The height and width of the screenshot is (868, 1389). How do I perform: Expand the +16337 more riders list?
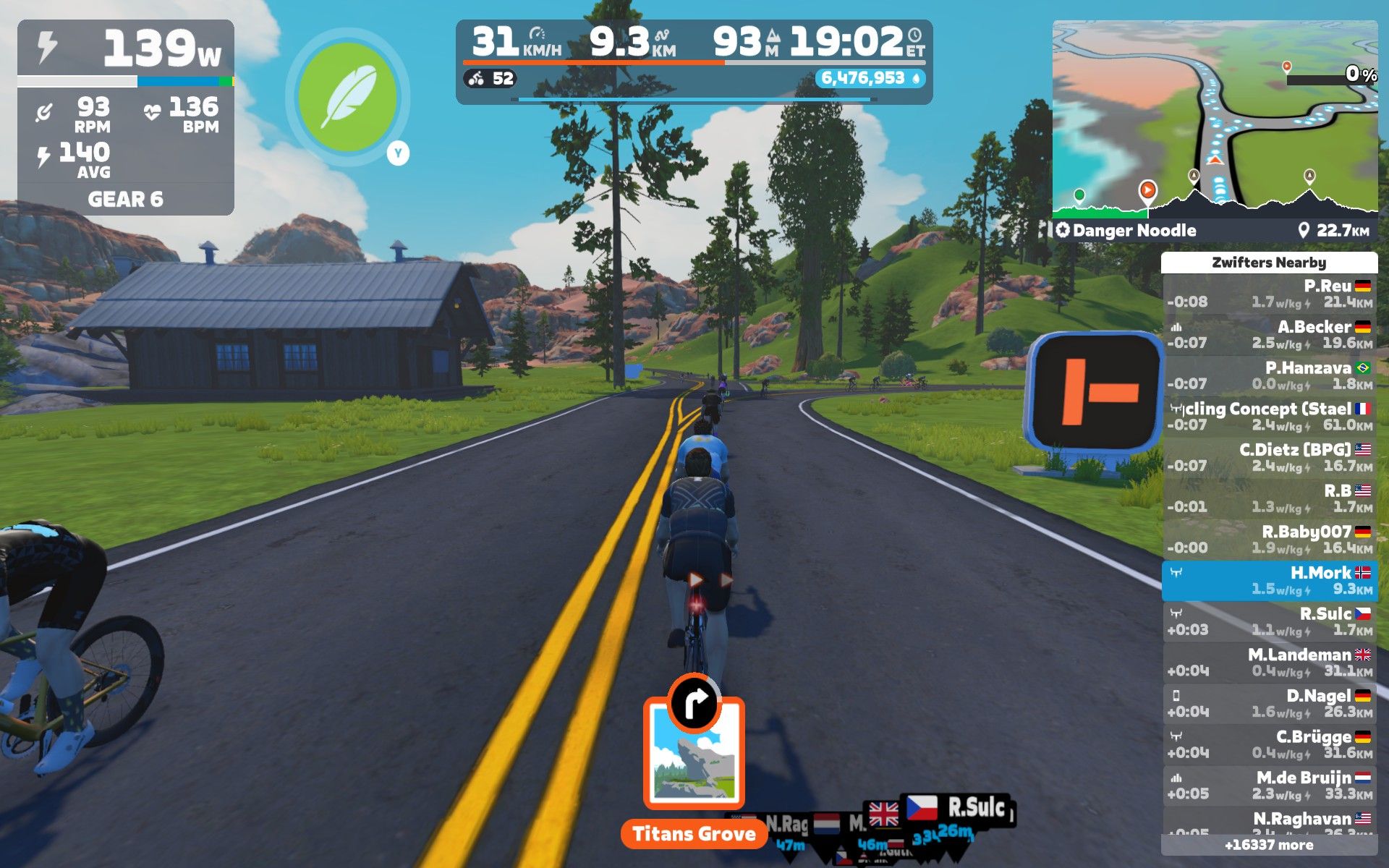point(1270,845)
